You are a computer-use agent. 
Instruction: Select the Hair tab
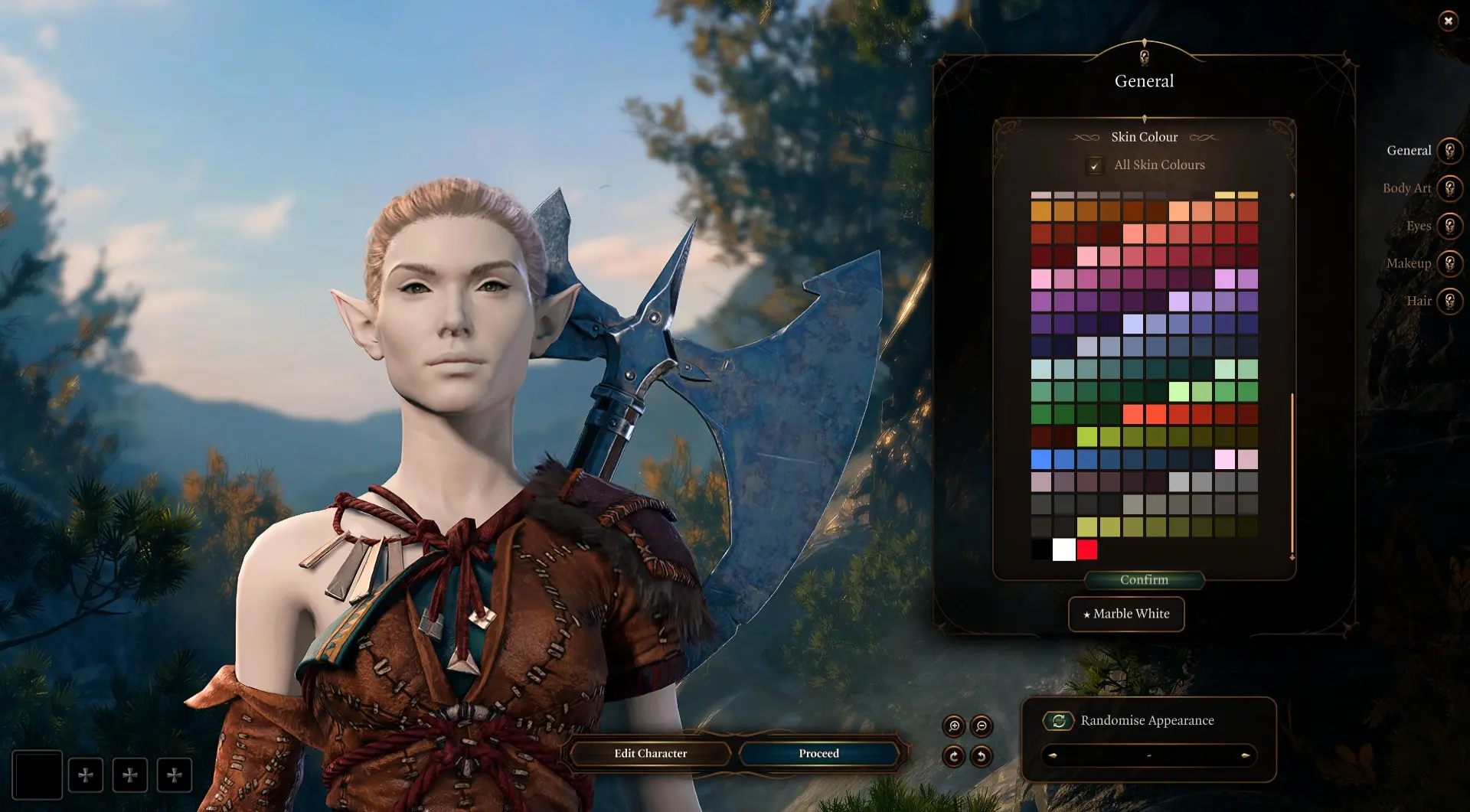pos(1449,301)
